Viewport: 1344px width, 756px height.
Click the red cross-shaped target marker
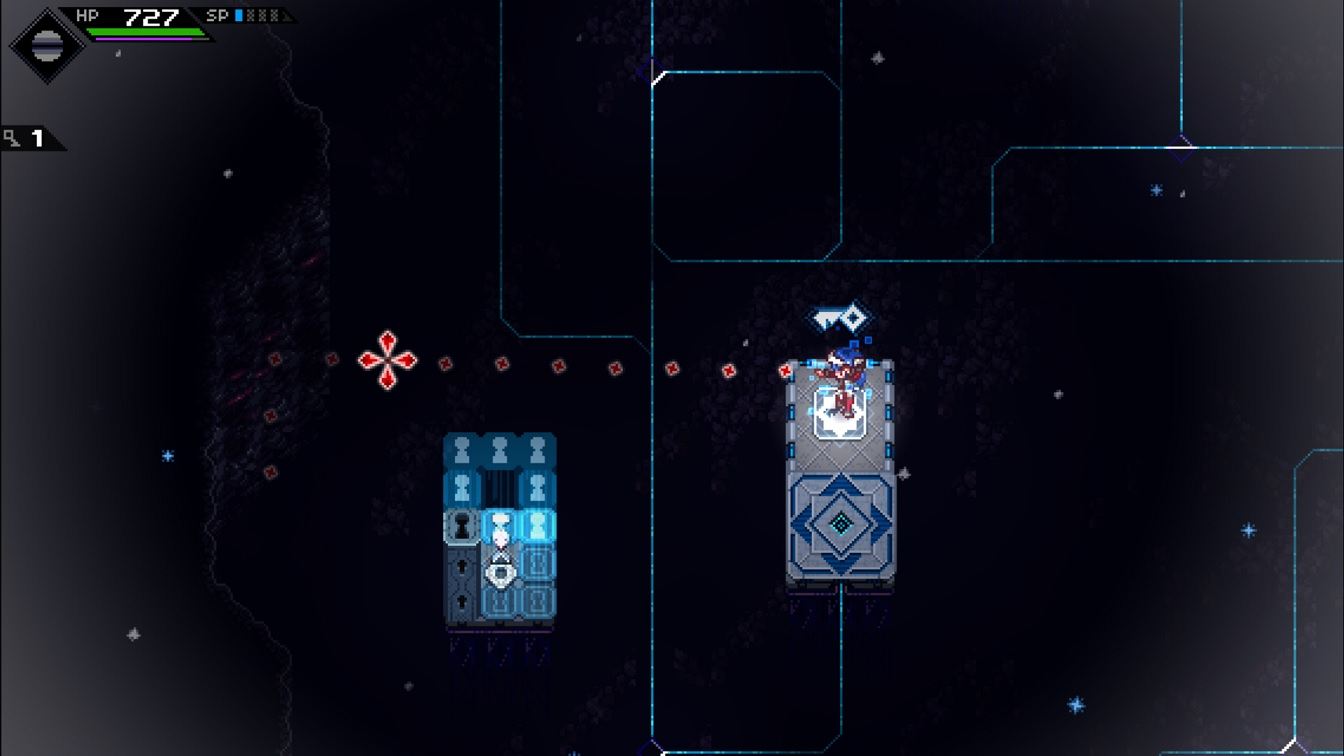(x=387, y=360)
